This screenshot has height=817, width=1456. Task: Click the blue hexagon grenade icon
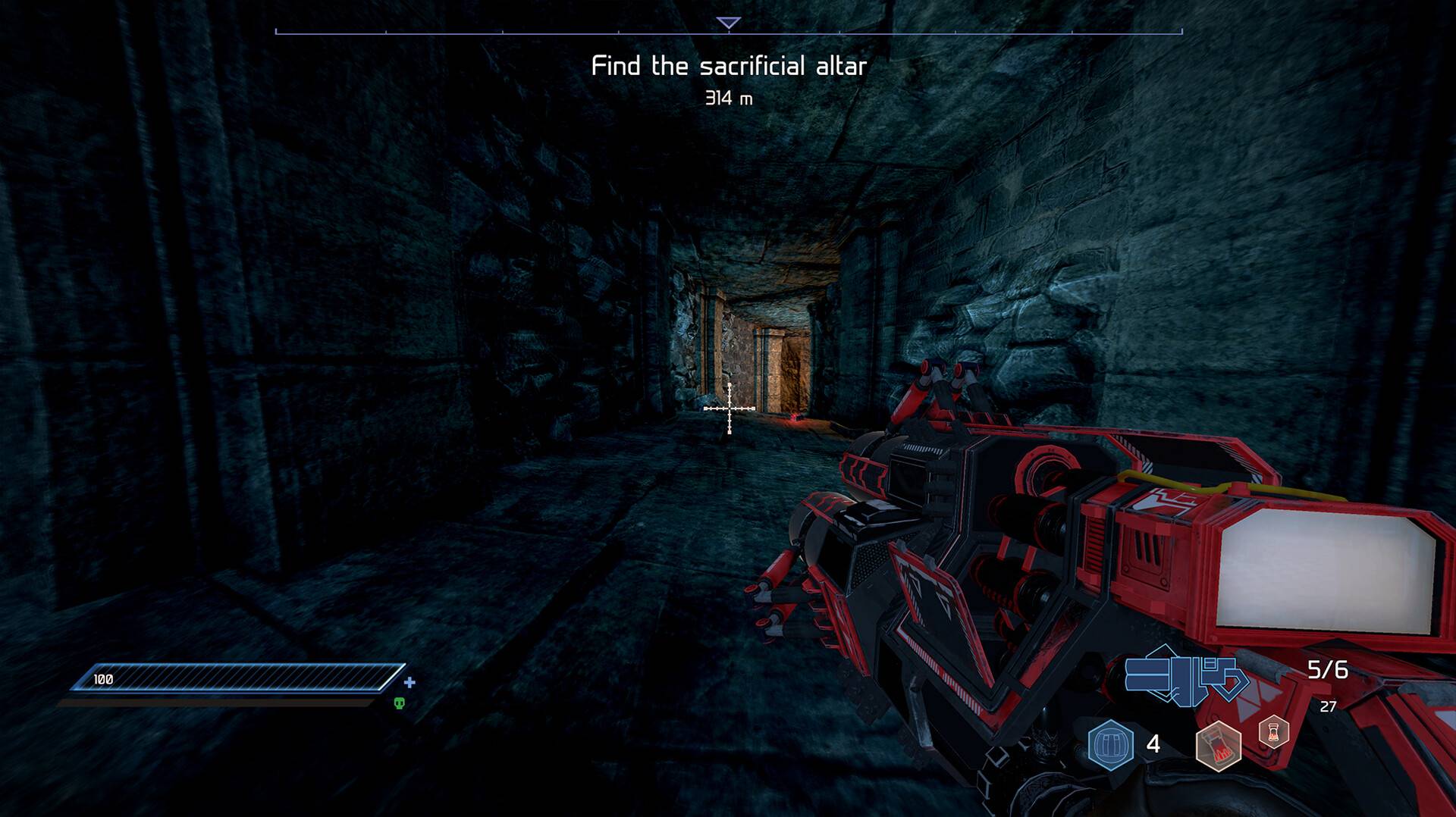coord(1110,744)
